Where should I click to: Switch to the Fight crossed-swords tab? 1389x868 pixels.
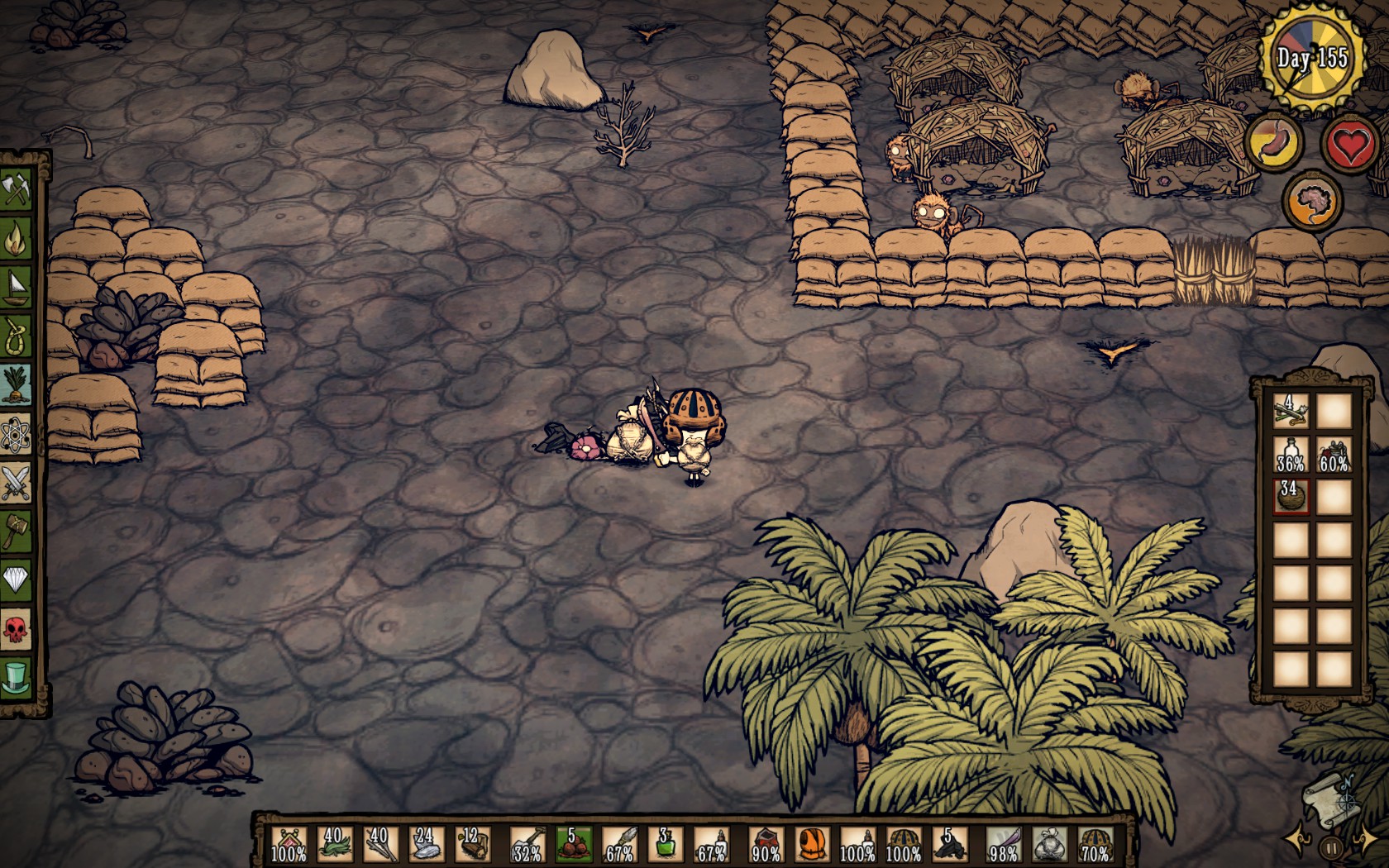(x=17, y=483)
